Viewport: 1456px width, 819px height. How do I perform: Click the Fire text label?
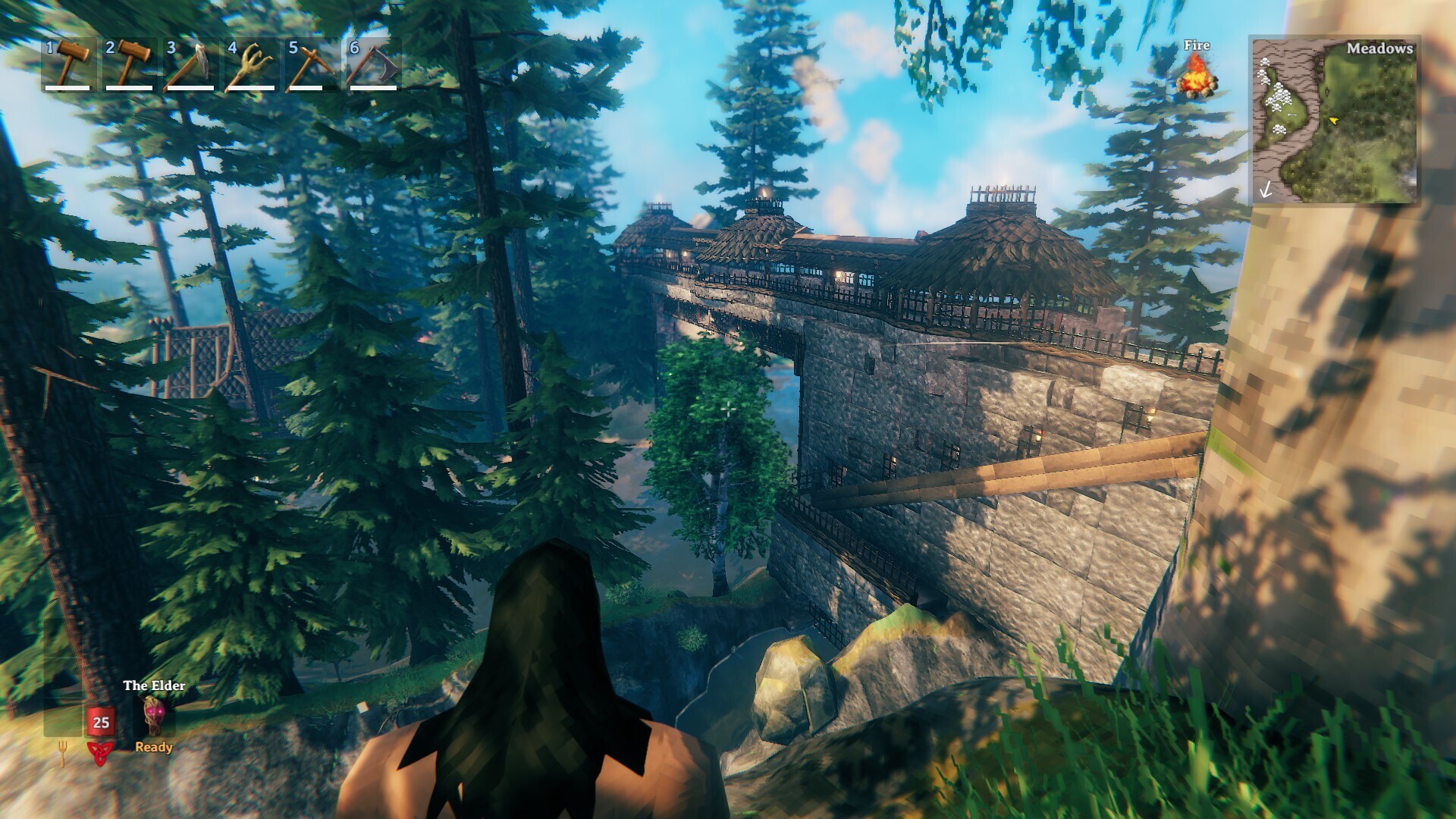pyautogui.click(x=1196, y=45)
